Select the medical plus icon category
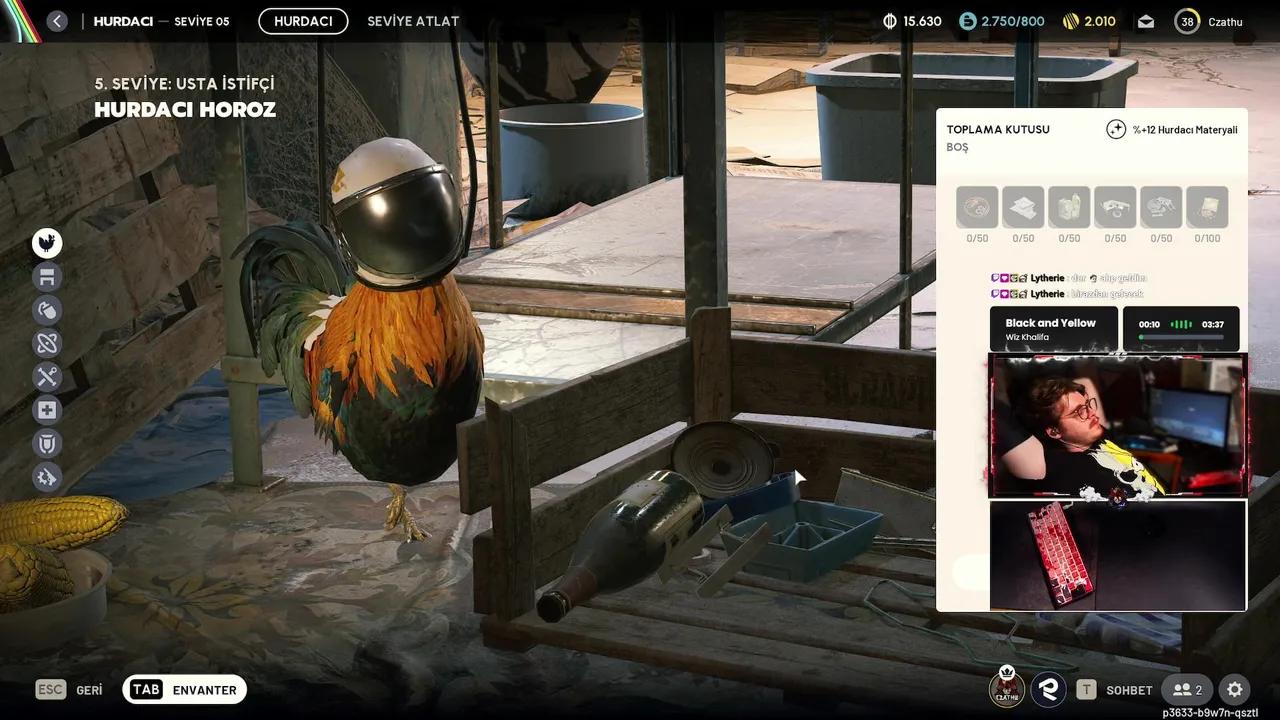The image size is (1280, 720). coord(47,410)
